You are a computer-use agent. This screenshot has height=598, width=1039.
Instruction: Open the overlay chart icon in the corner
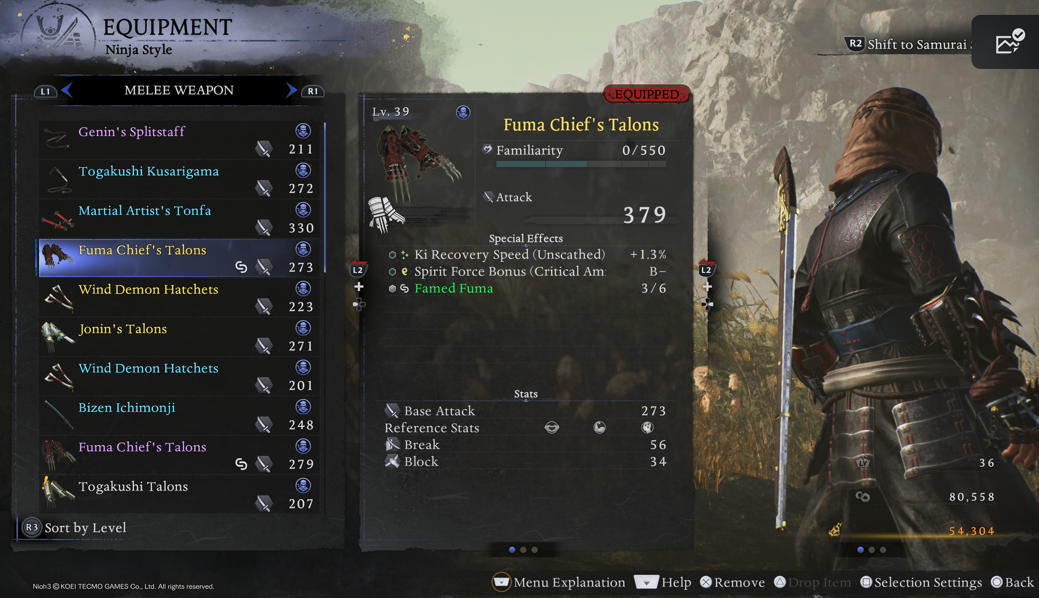1009,42
